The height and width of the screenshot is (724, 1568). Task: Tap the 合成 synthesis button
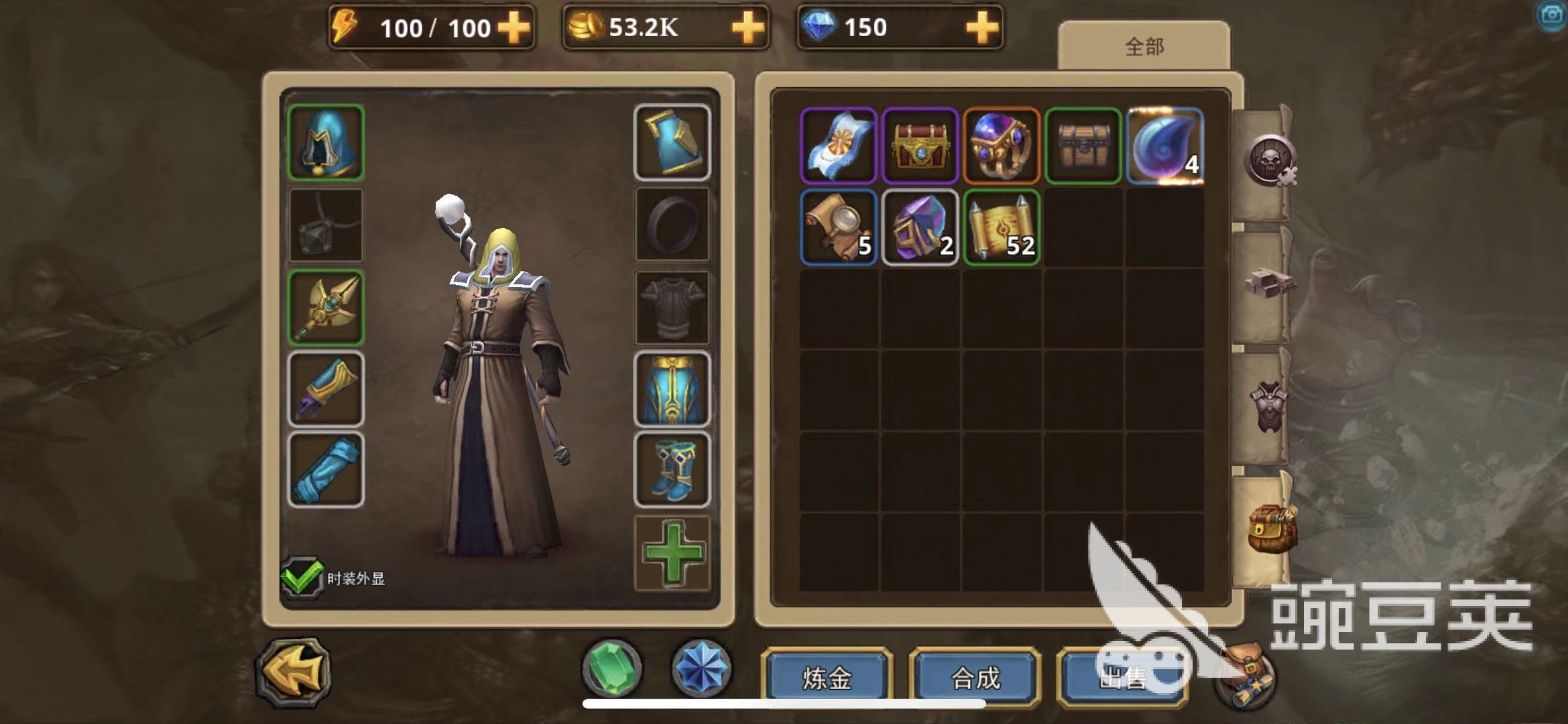[975, 678]
